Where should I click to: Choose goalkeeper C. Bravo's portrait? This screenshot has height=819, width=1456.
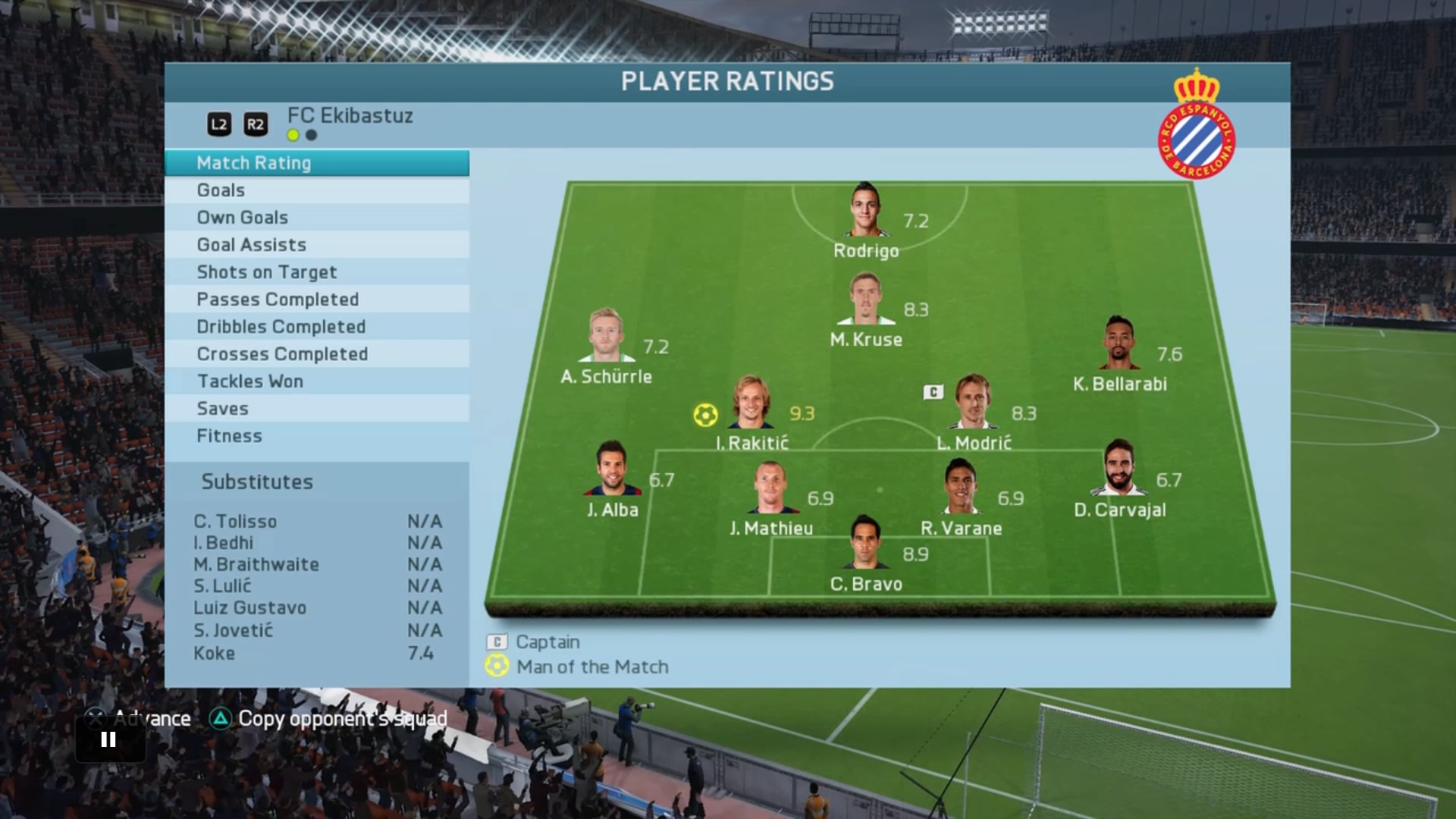click(865, 543)
